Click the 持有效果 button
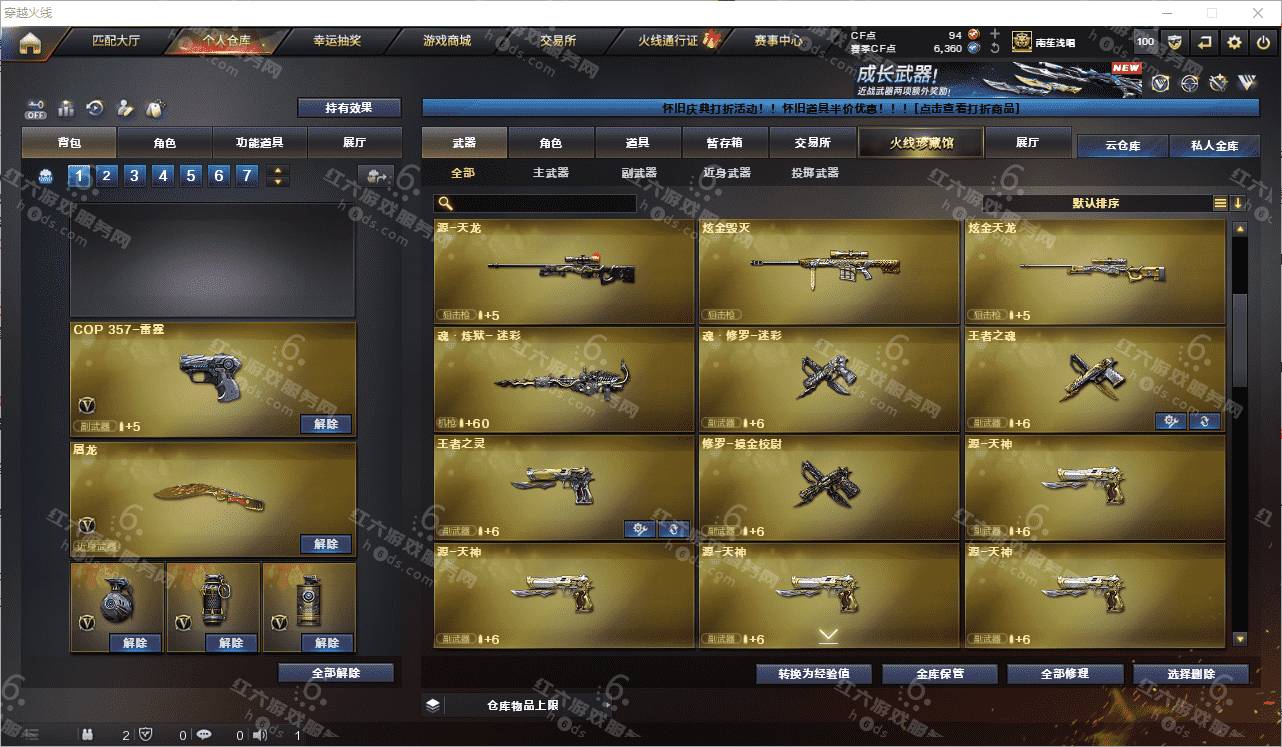This screenshot has height=747, width=1282. point(349,108)
